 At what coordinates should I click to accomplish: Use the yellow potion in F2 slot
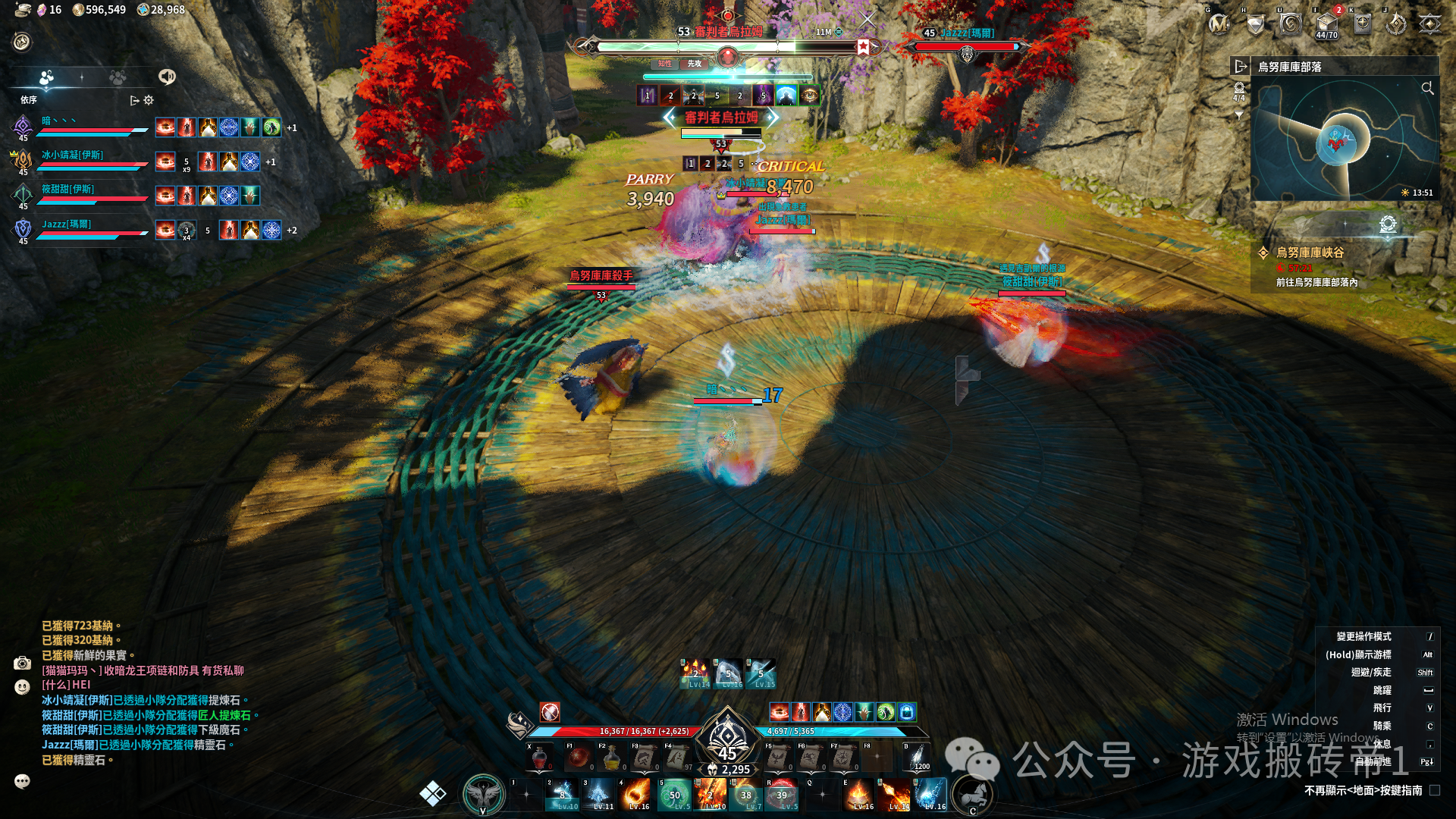coord(611,758)
